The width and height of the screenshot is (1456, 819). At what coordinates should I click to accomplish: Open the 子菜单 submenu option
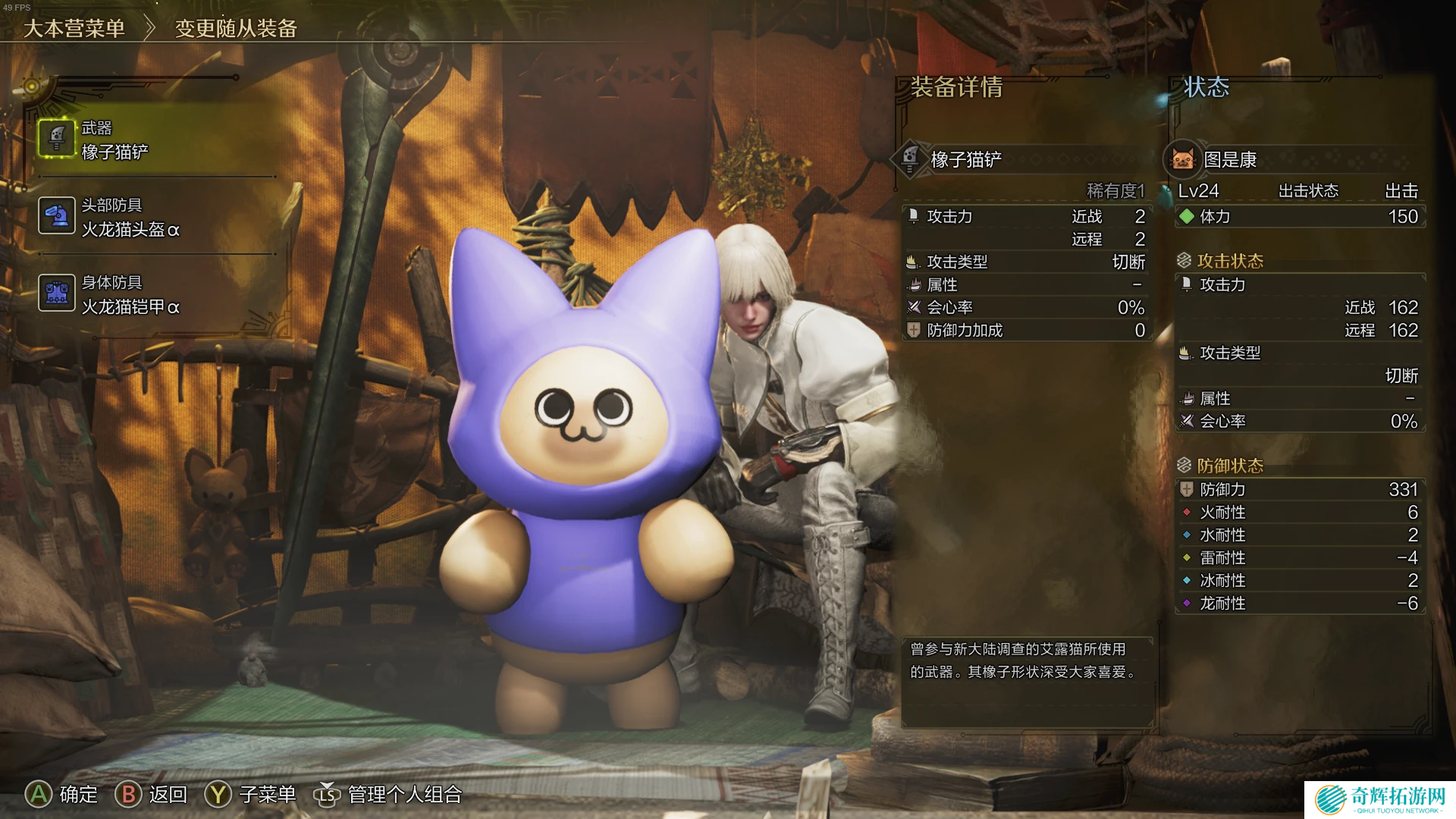point(250,794)
